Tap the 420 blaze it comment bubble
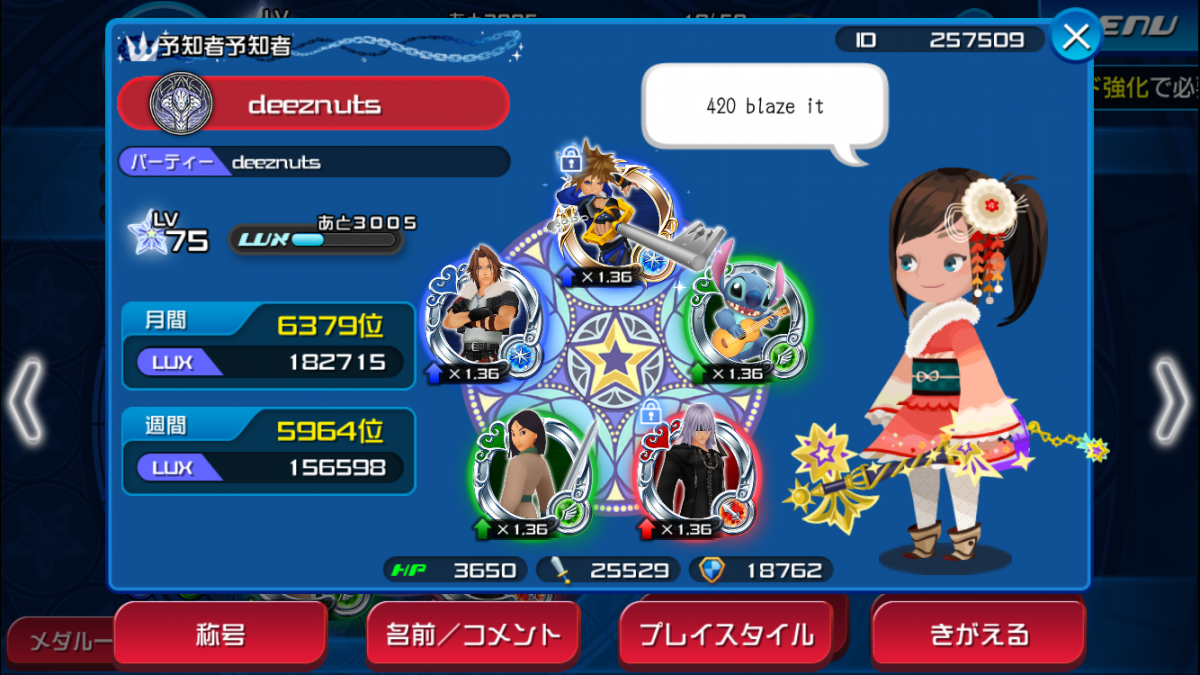Viewport: 1200px width, 675px height. pos(764,107)
